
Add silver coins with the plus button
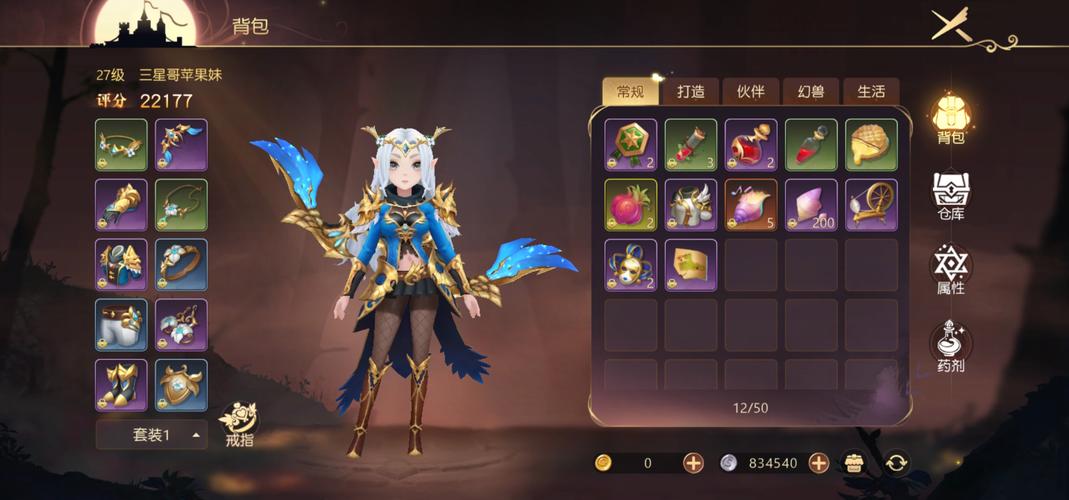click(x=818, y=462)
